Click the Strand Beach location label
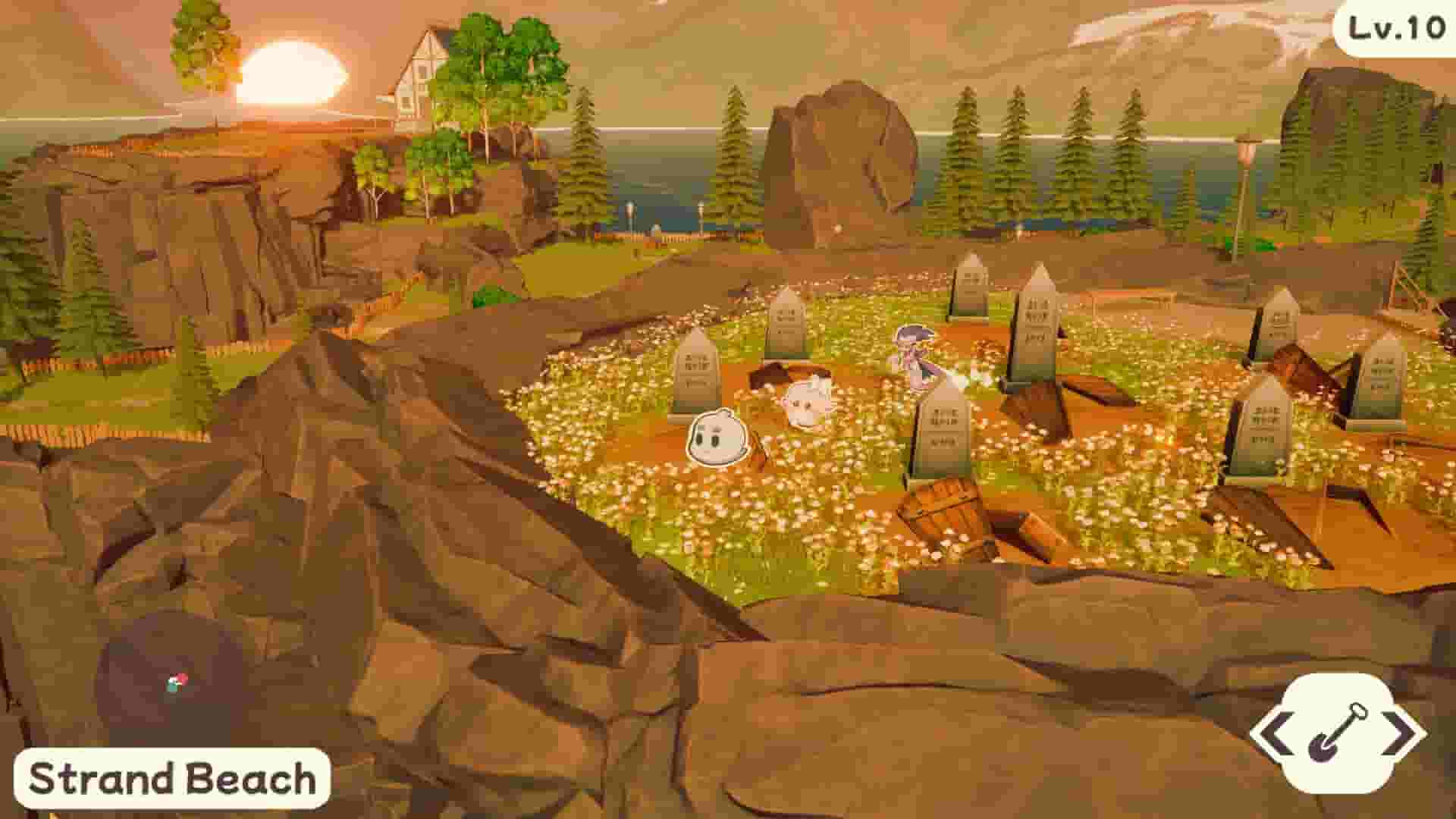Viewport: 1456px width, 819px height. point(171,779)
